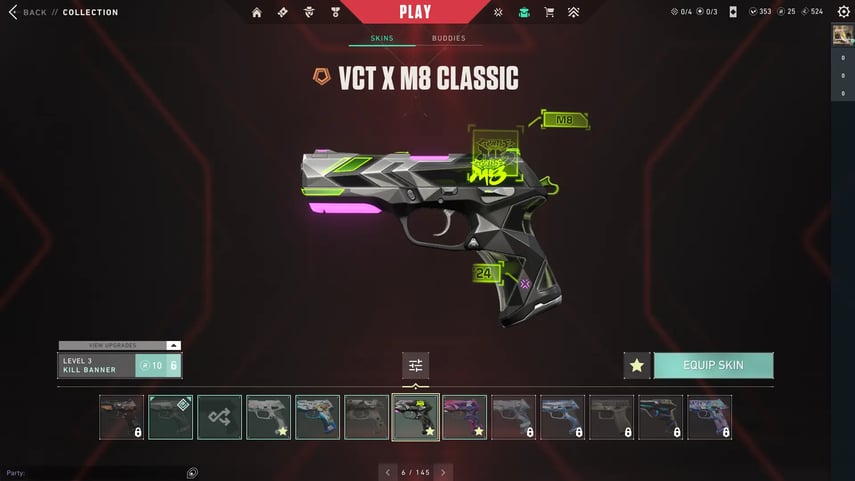Equip the VCT x M8 Classic skin
This screenshot has height=481, width=855.
pyautogui.click(x=713, y=365)
